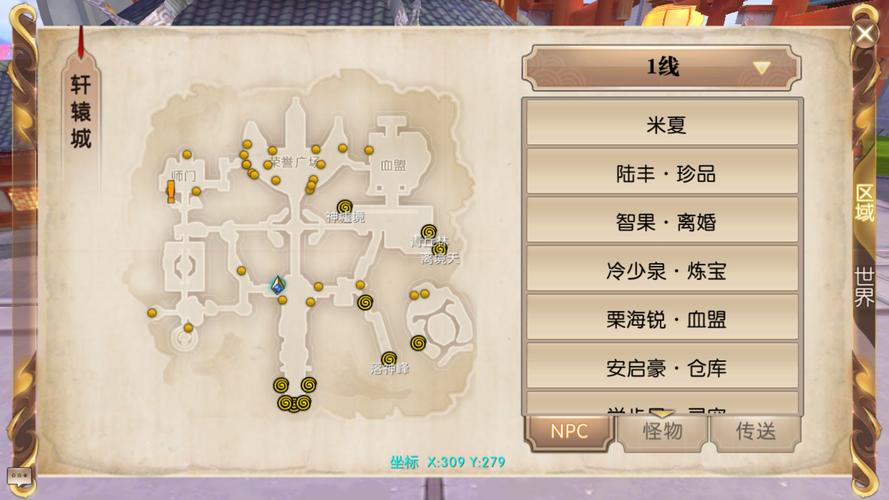Close the map window
889x500 pixels.
click(x=864, y=34)
